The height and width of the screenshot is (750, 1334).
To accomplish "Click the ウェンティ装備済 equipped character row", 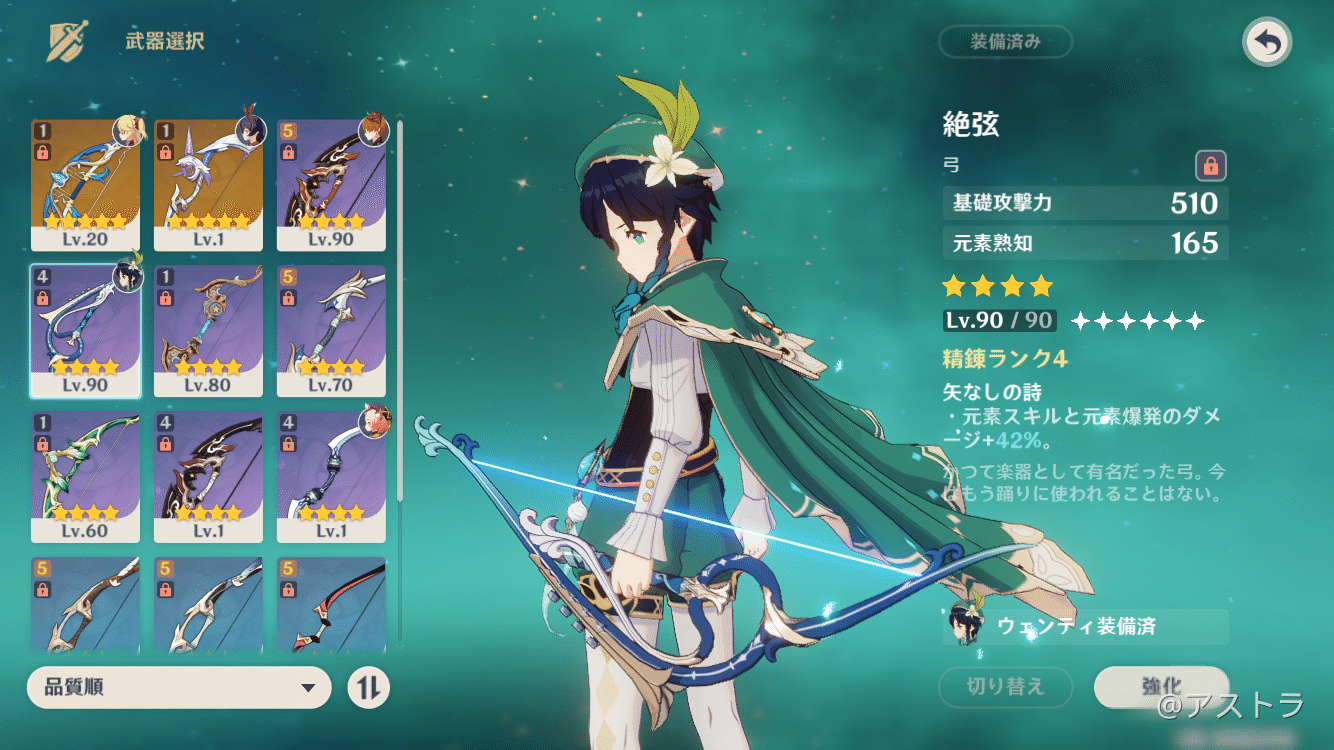I will 1085,627.
